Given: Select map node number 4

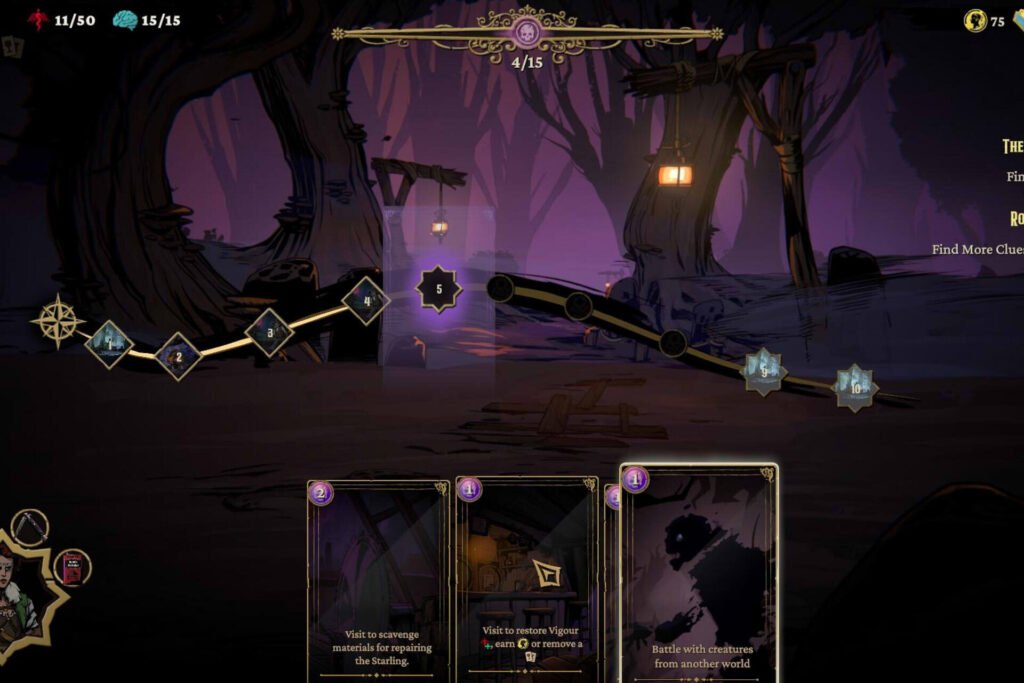Looking at the screenshot, I should coord(366,300).
